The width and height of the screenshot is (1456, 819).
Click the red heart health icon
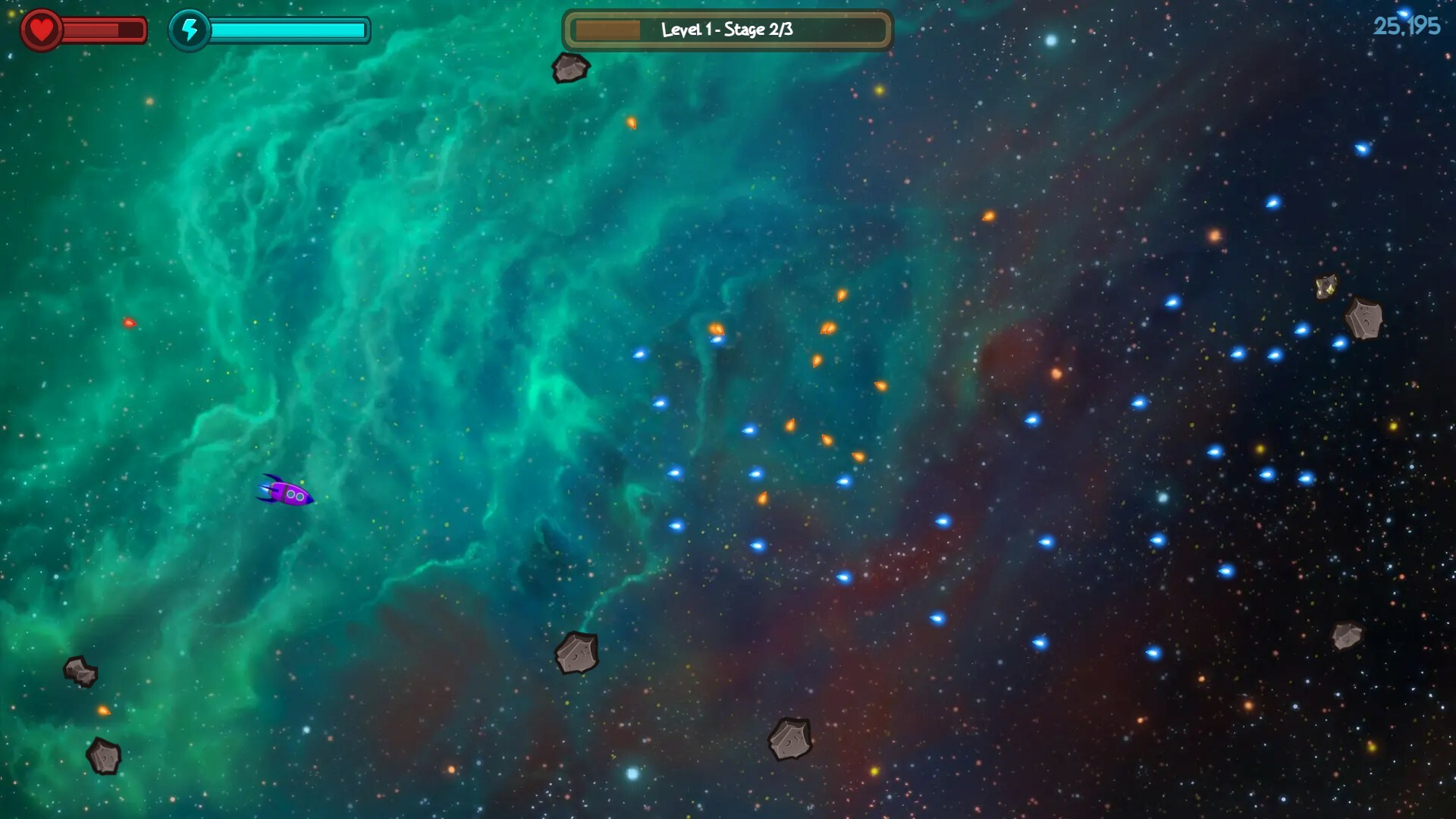(42, 29)
